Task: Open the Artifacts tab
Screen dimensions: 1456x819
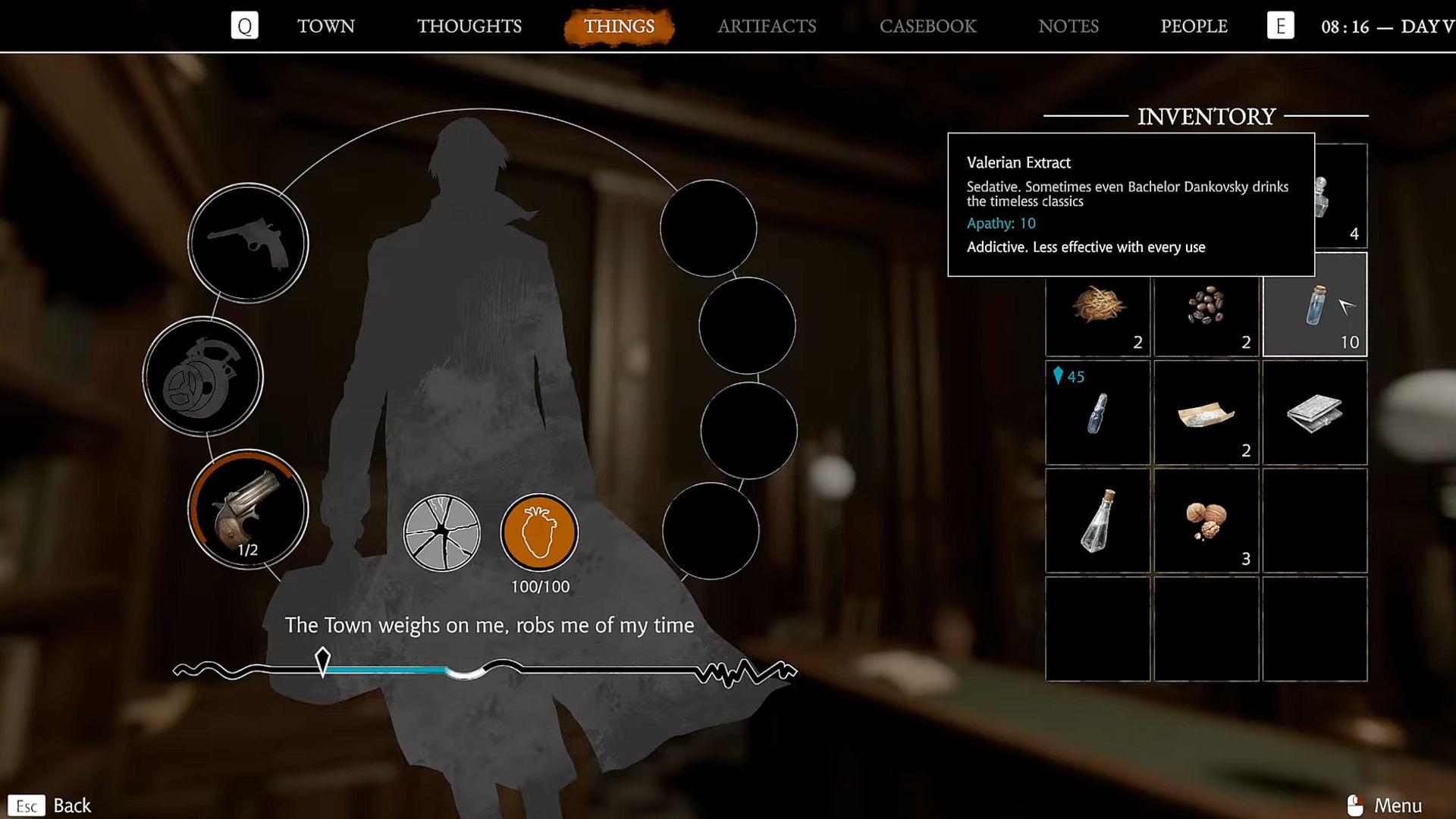Action: click(767, 27)
